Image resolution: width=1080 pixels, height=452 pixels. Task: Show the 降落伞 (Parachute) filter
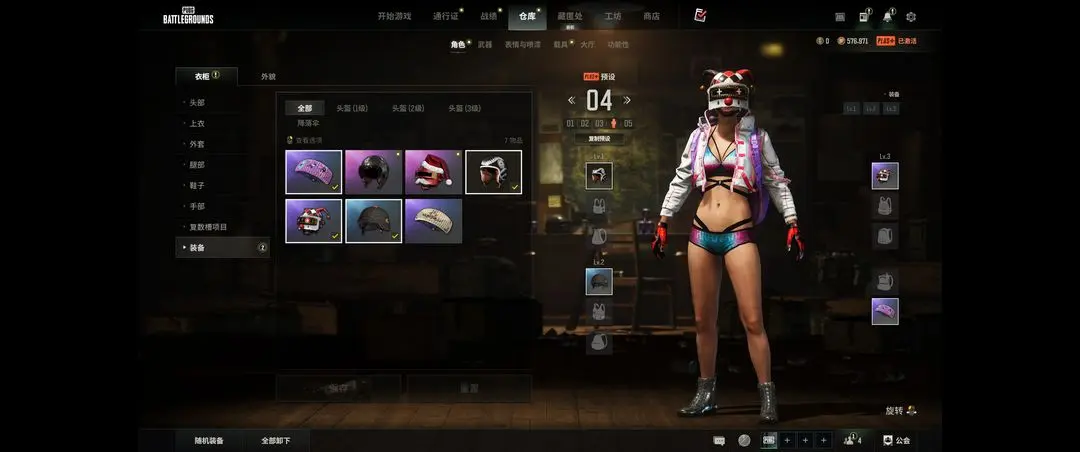[x=308, y=123]
